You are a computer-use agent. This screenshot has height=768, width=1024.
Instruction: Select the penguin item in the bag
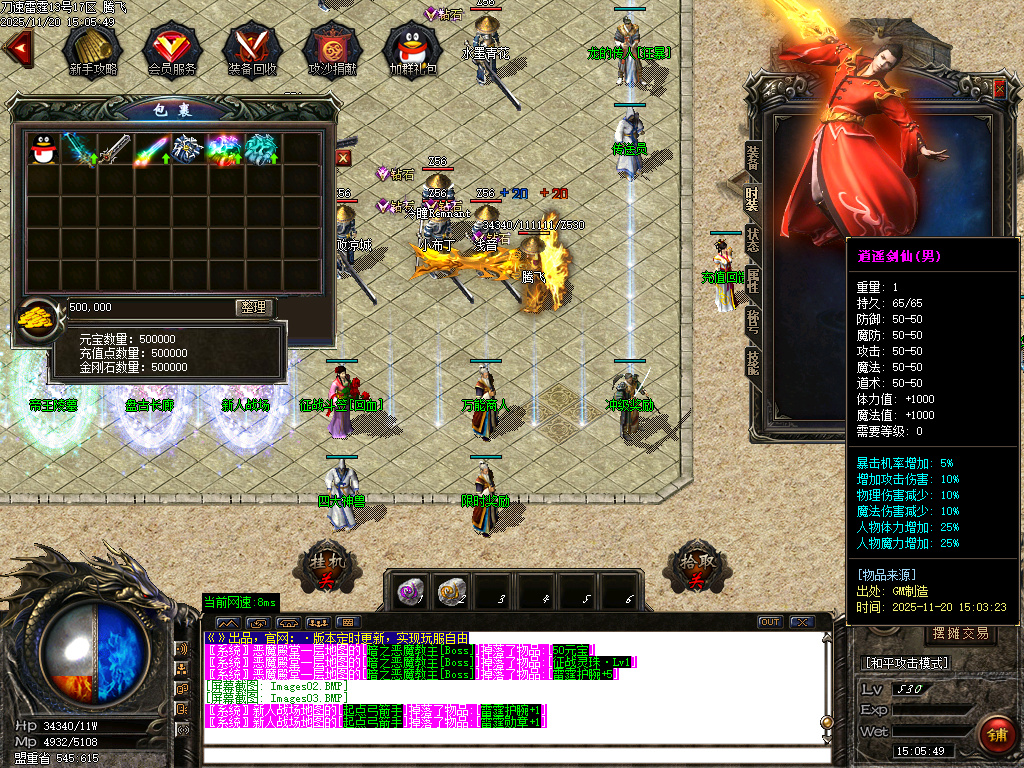(x=41, y=148)
